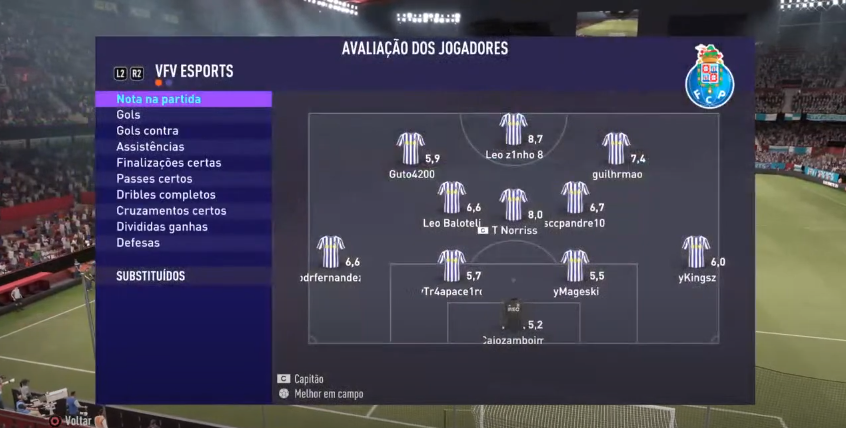This screenshot has width=846, height=428.
Task: Select captain T Norriss
Action: 513,205
